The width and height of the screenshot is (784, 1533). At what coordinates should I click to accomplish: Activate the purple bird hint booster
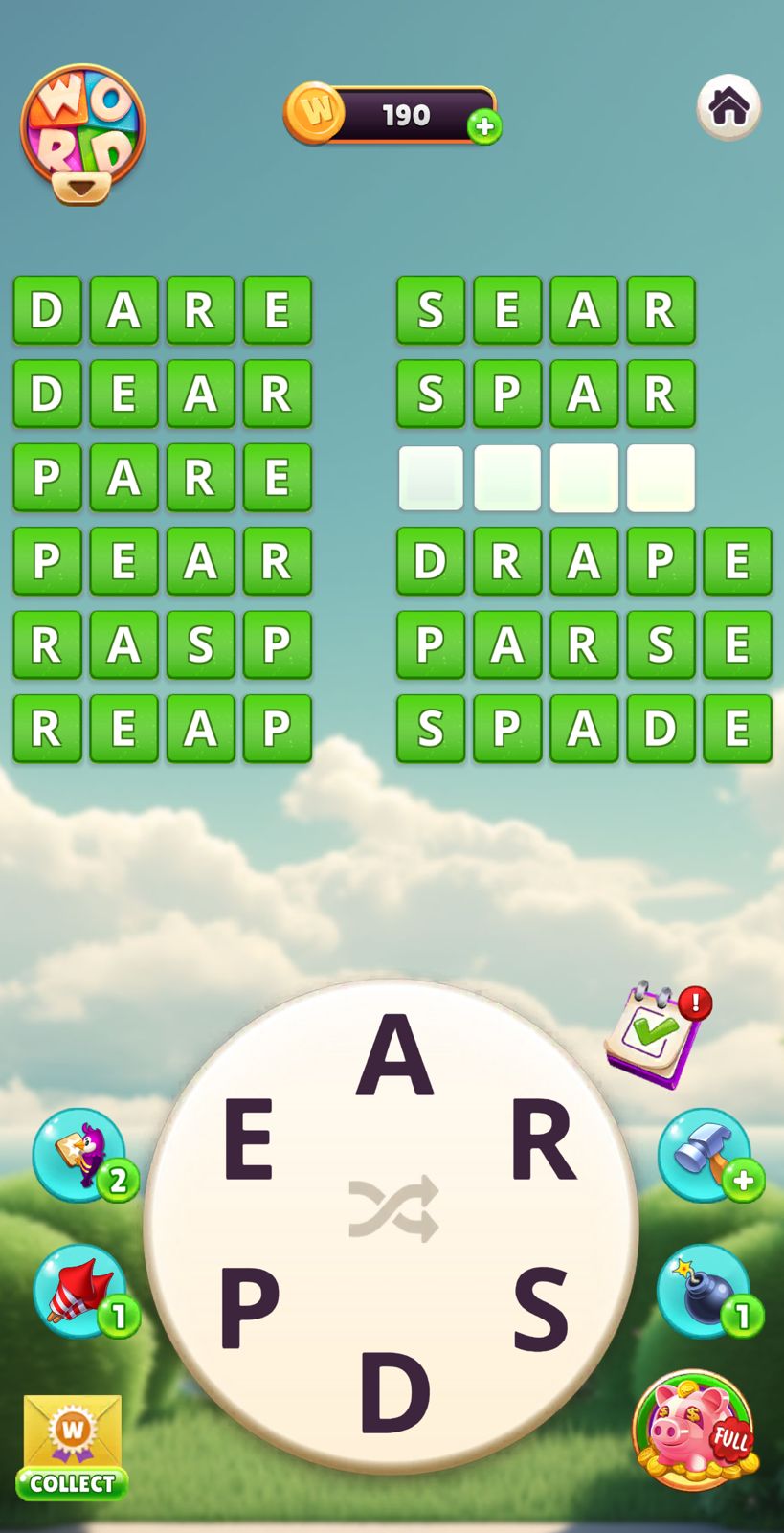coord(80,1154)
